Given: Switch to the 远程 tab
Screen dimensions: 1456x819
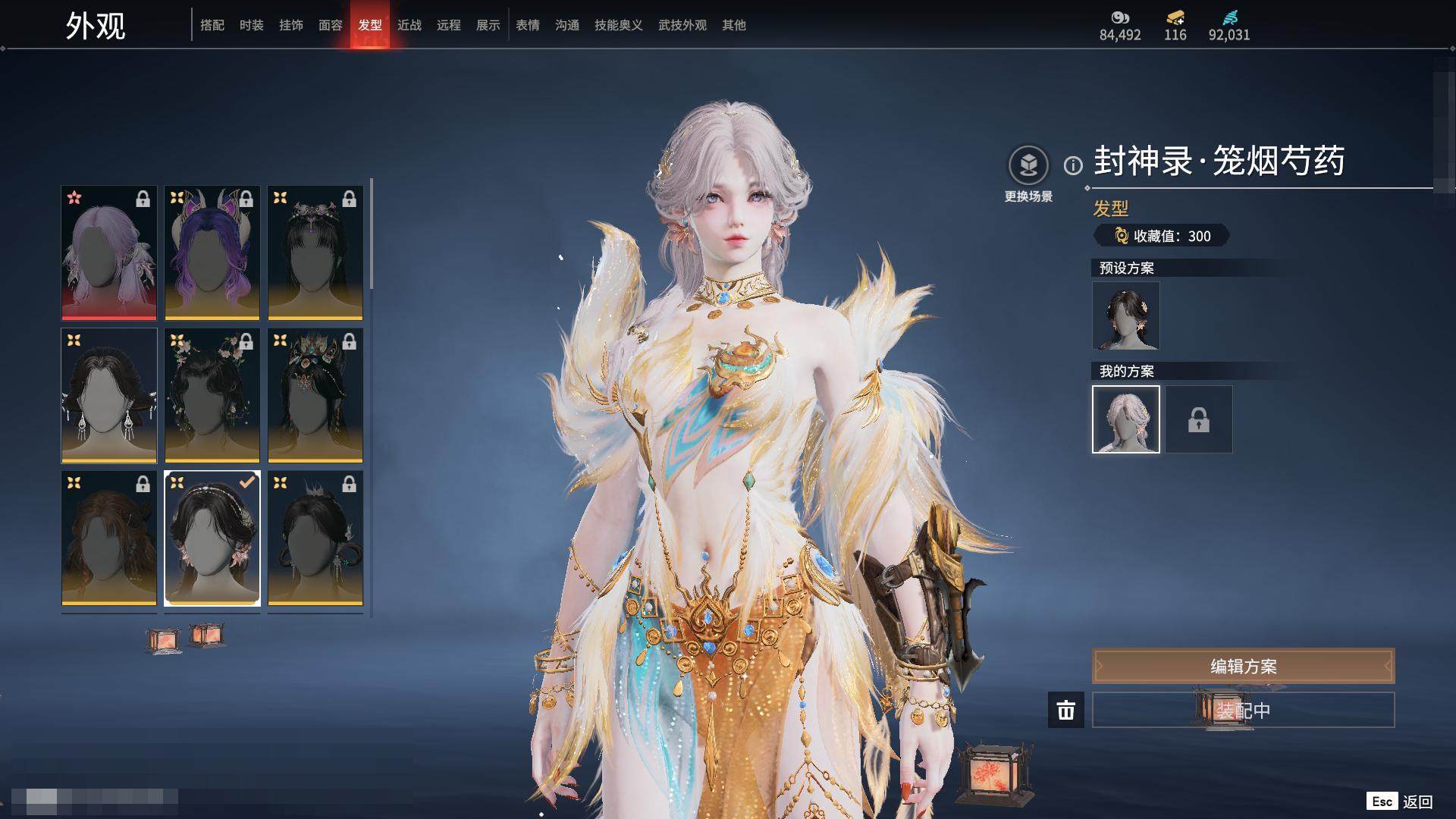Looking at the screenshot, I should coord(449,25).
